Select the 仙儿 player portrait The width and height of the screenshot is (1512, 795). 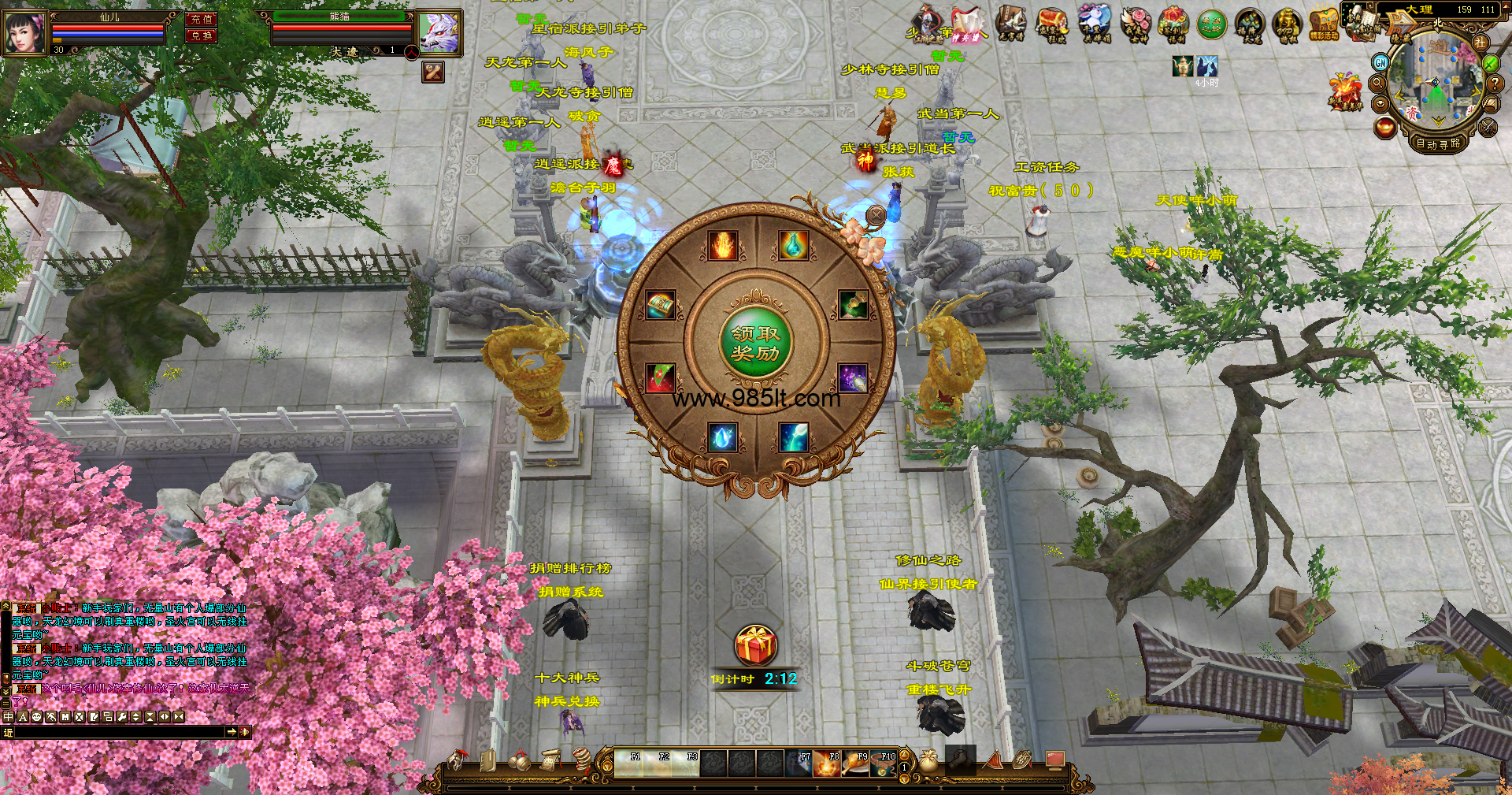coord(25,33)
